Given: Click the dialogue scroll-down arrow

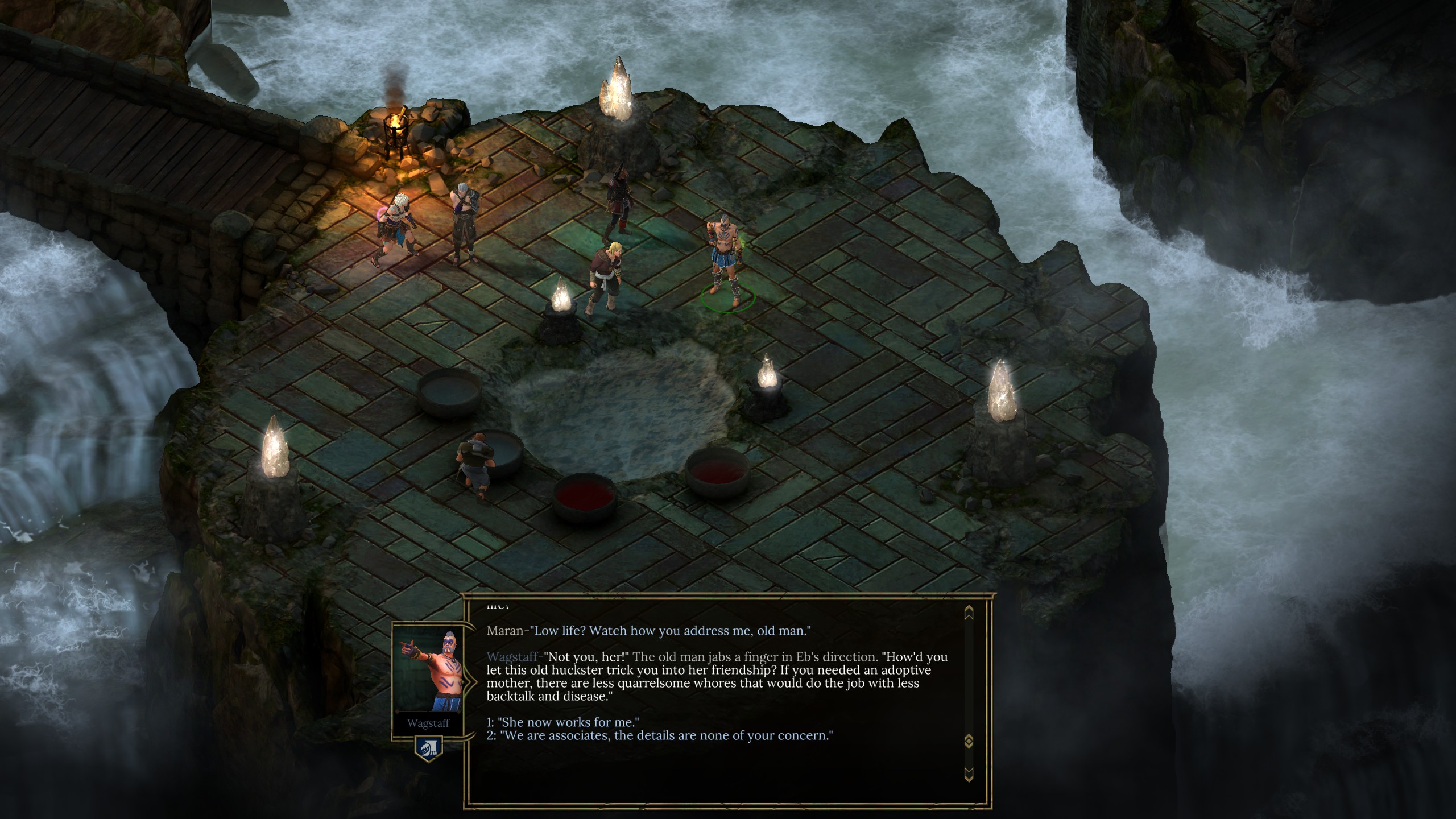Looking at the screenshot, I should (969, 773).
